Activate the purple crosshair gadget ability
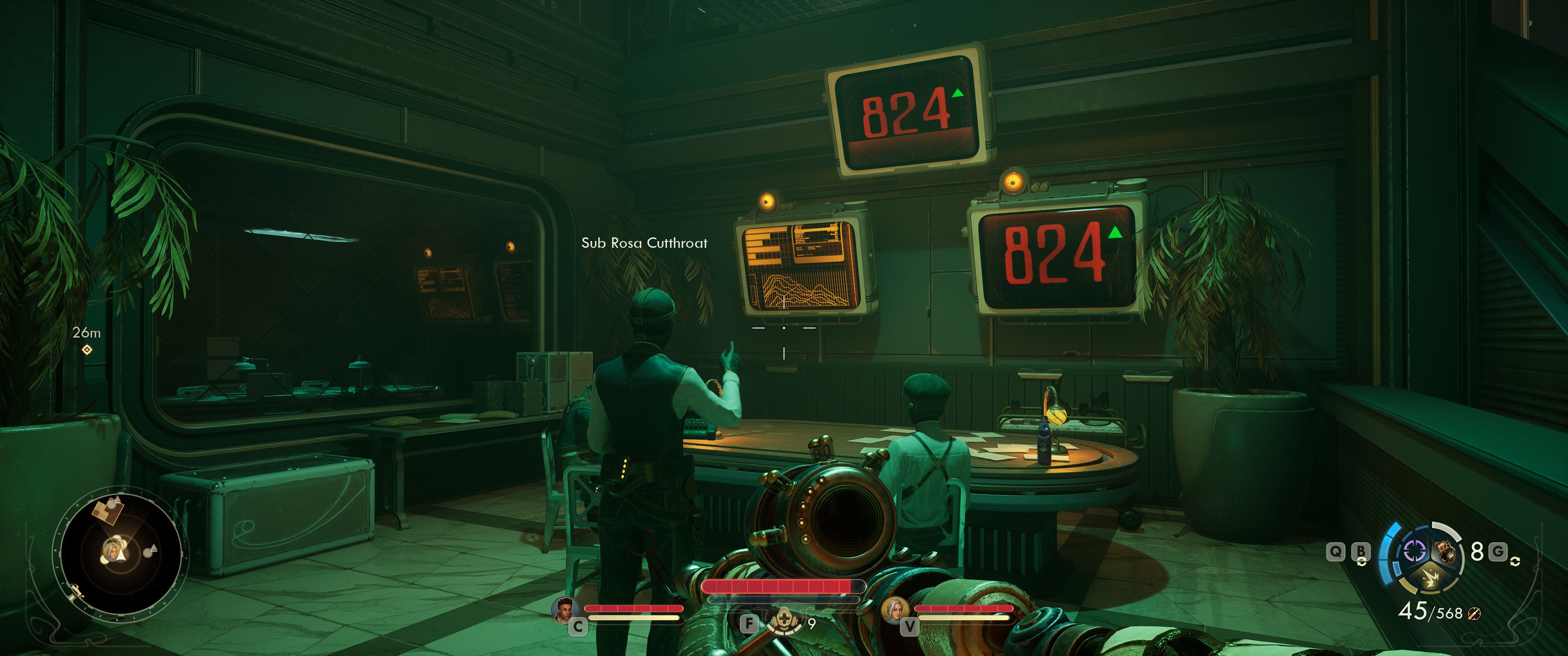The image size is (1568, 656). click(1414, 551)
